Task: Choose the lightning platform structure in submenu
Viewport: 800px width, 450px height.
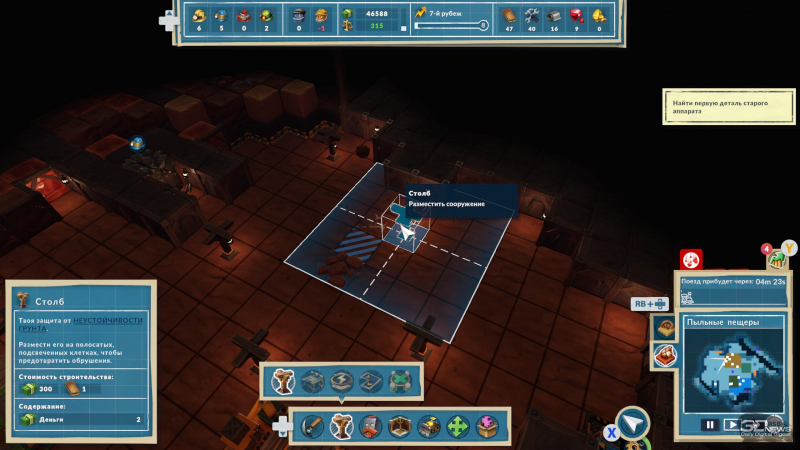Action: [342, 381]
